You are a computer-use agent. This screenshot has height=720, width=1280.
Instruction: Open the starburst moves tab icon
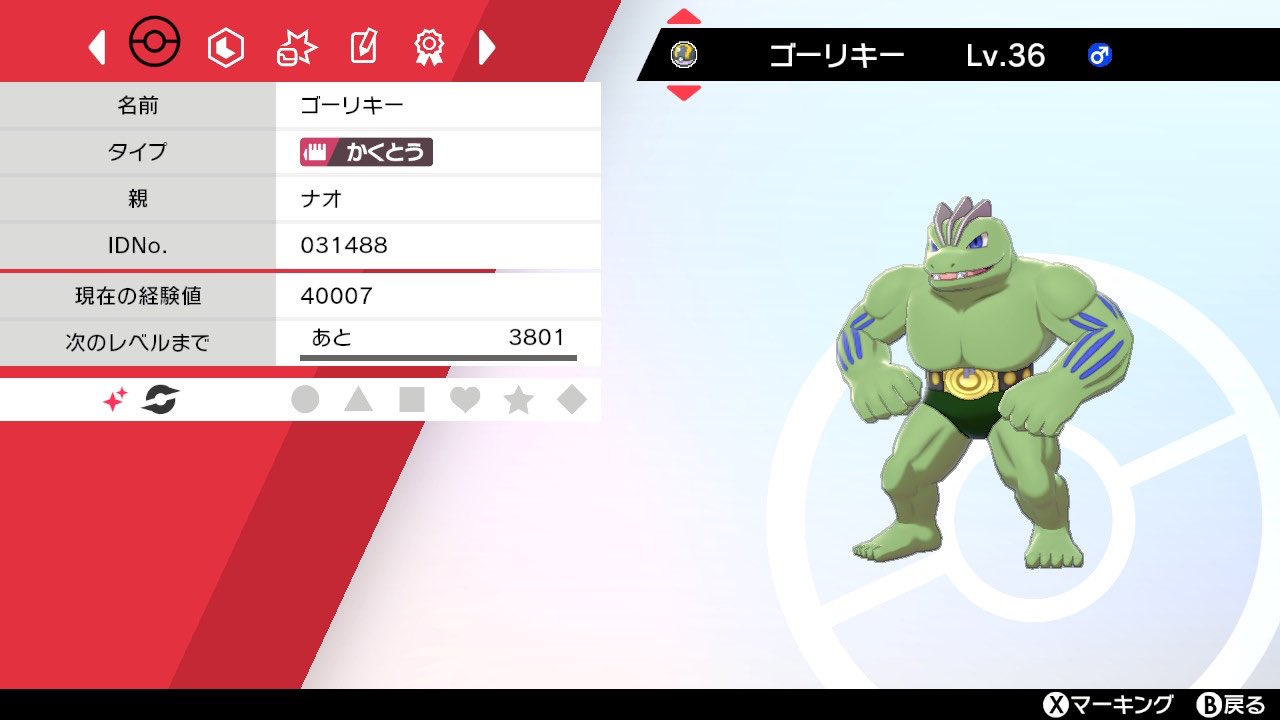pos(295,44)
